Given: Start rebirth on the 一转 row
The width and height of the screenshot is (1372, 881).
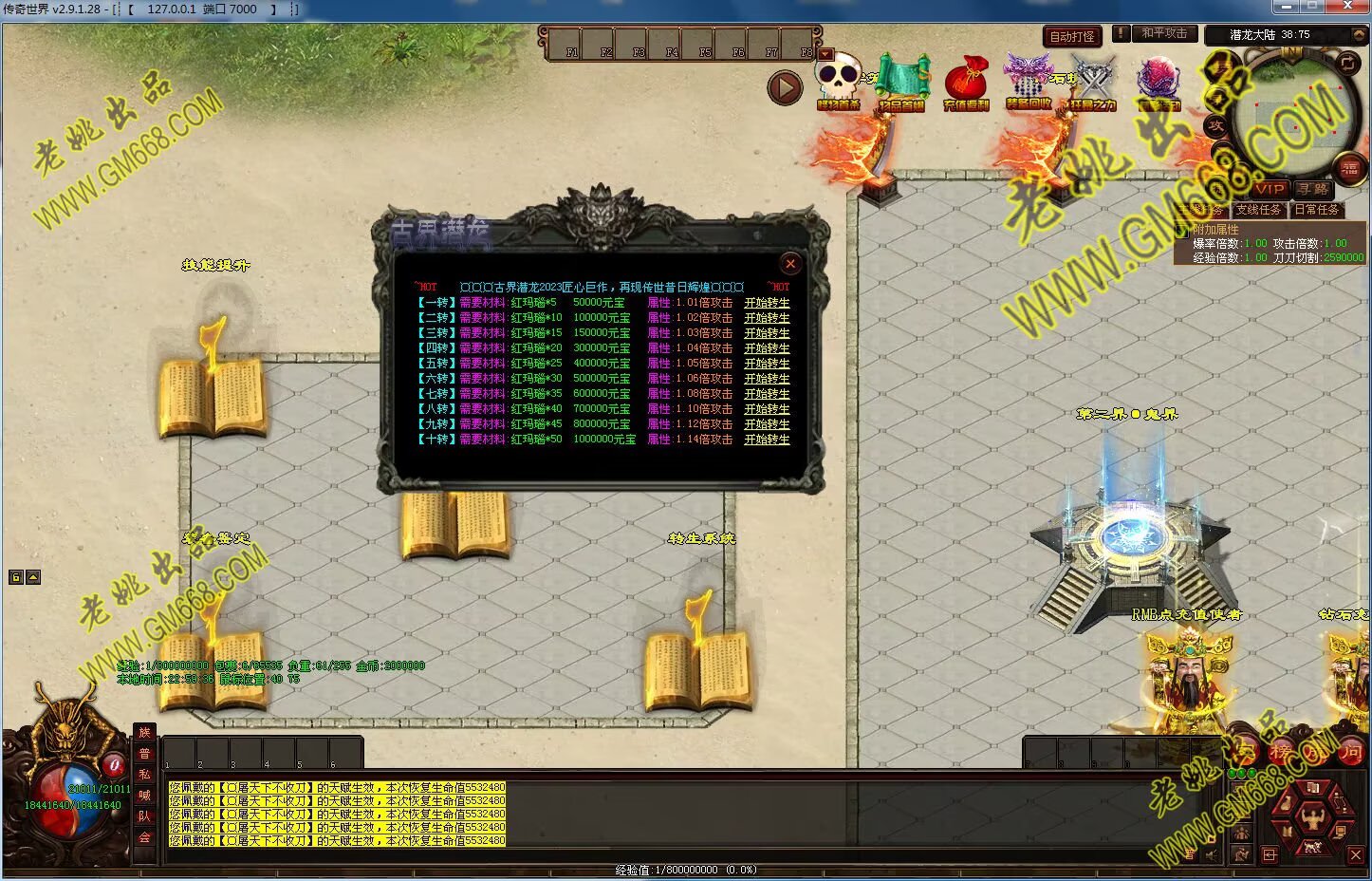Looking at the screenshot, I should point(767,303).
